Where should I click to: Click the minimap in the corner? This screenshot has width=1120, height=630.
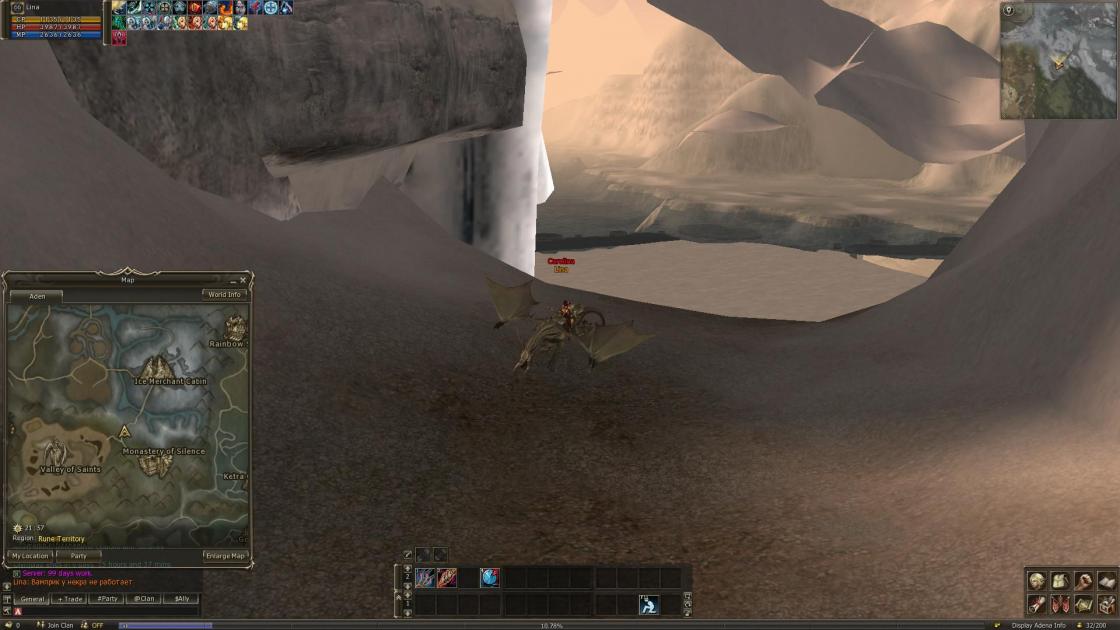click(1060, 62)
